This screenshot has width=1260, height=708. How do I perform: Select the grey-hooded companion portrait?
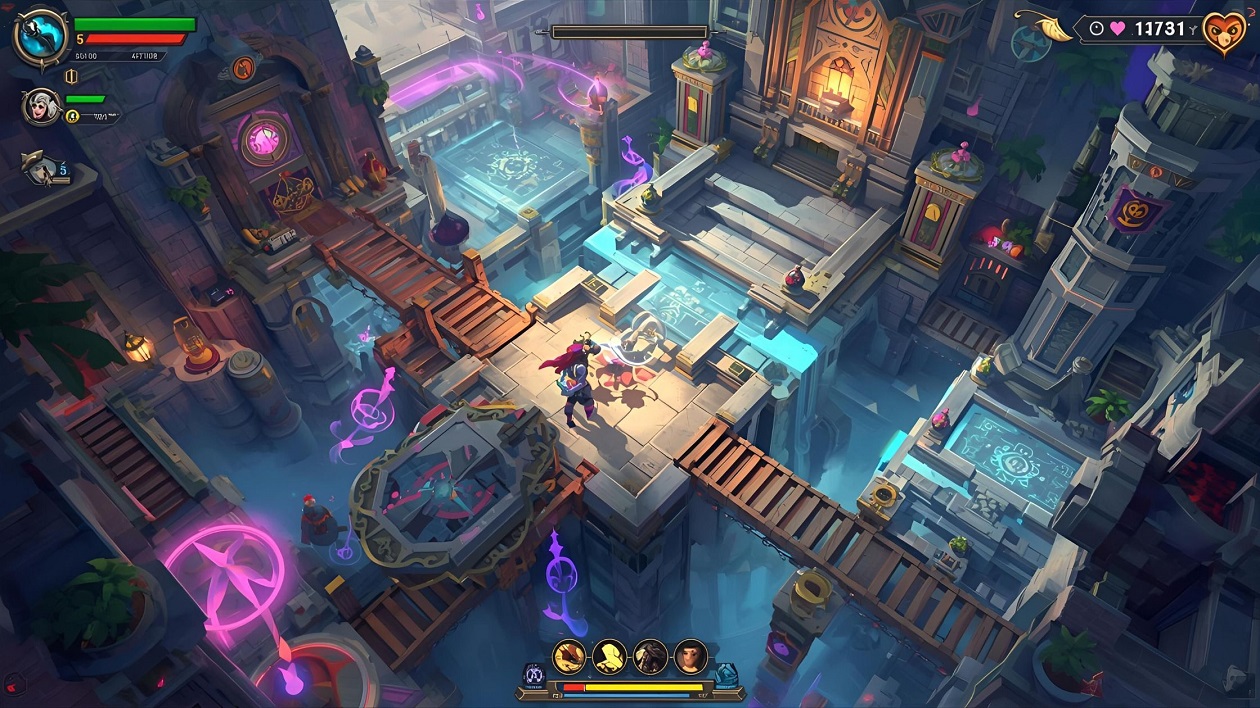pos(41,106)
